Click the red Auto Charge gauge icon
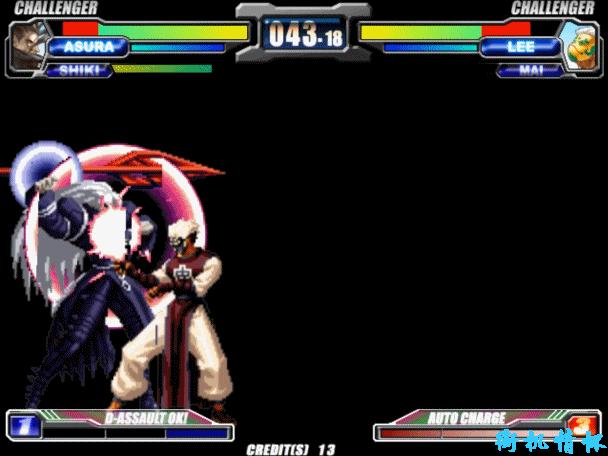The width and height of the screenshot is (608, 456). point(585,425)
